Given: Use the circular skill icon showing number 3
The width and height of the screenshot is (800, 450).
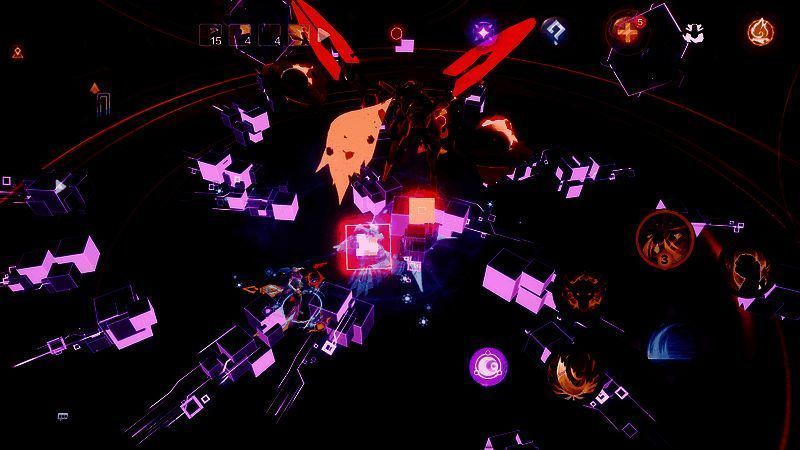Looking at the screenshot, I should tap(665, 239).
